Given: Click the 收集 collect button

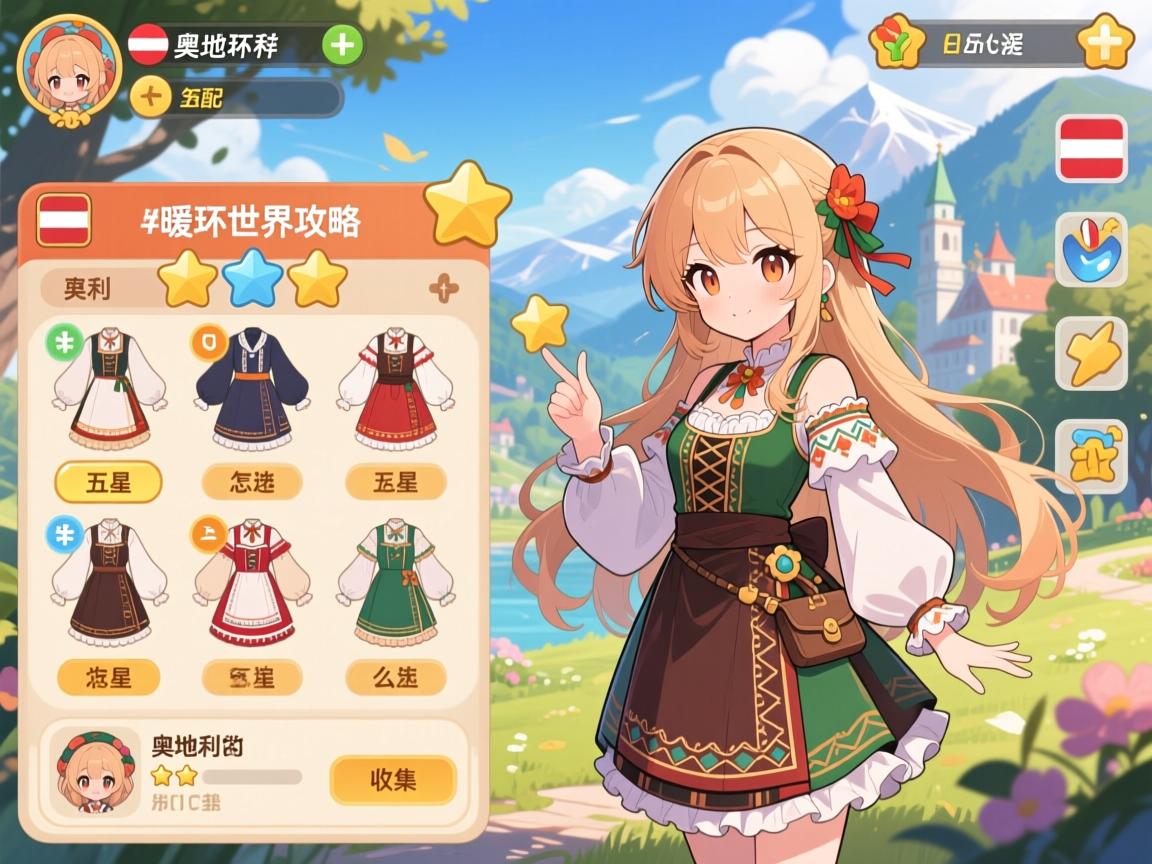Looking at the screenshot, I should (393, 780).
